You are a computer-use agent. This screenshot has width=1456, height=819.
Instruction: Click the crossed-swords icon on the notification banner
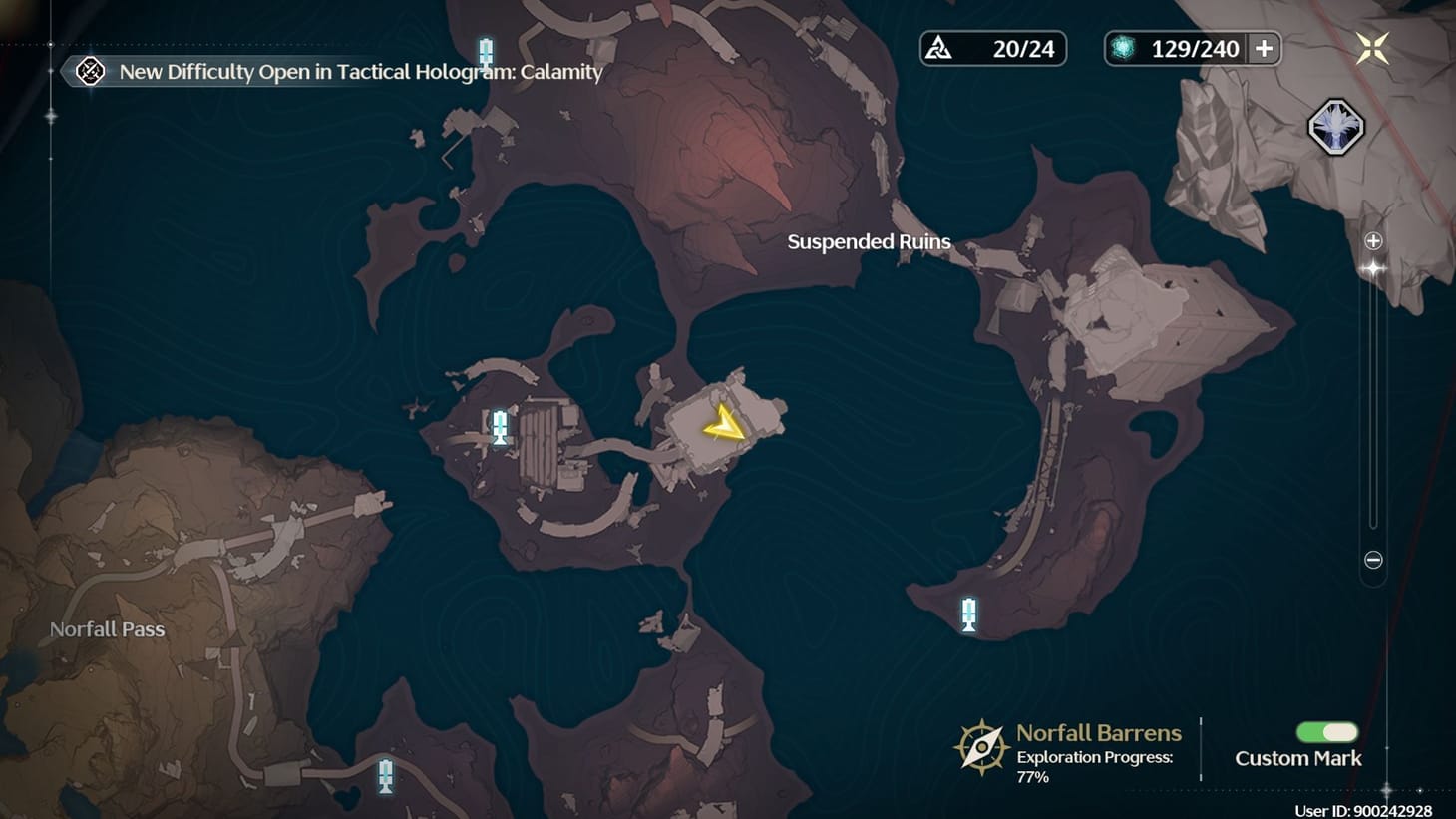(89, 71)
